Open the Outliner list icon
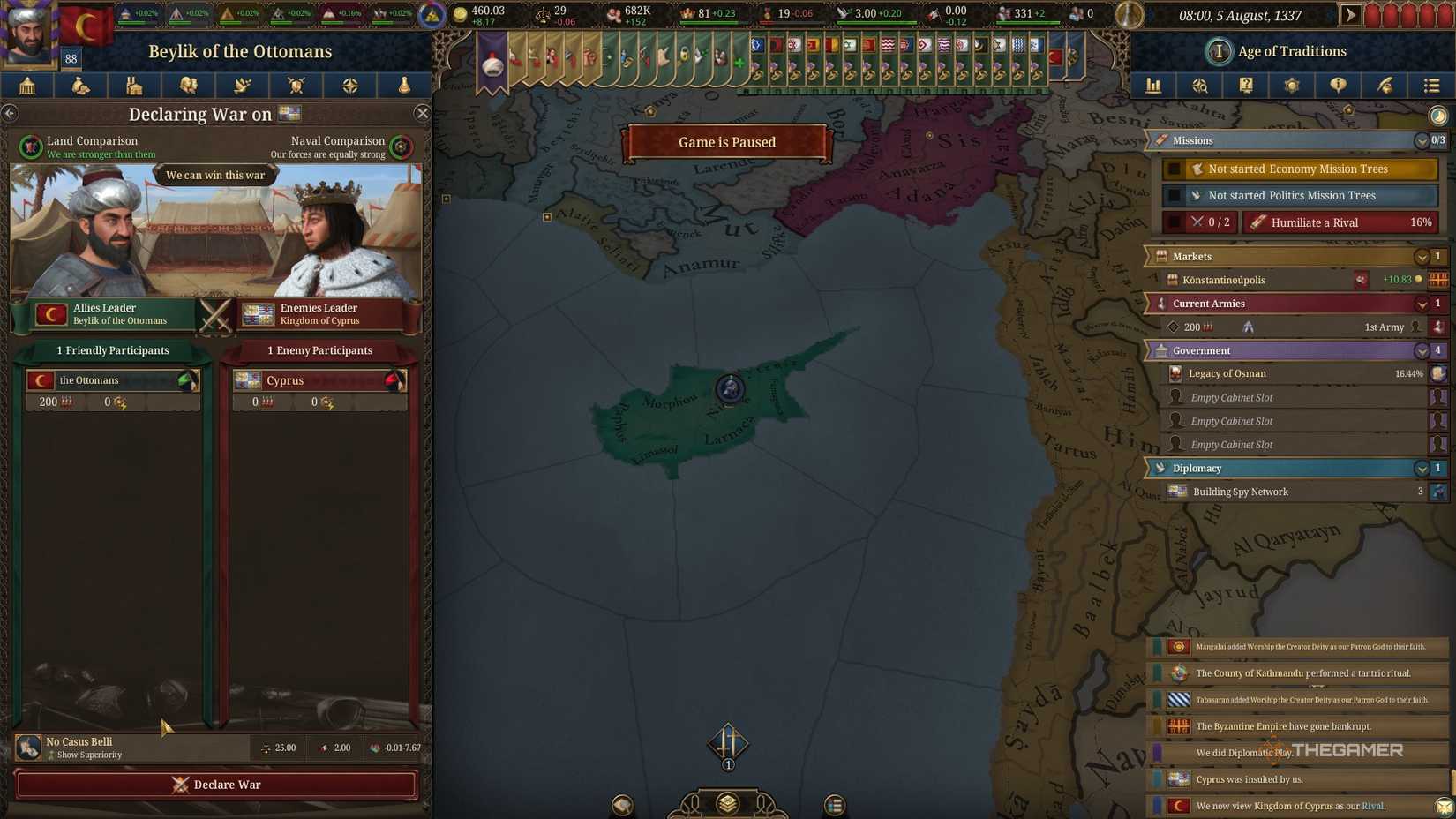This screenshot has width=1456, height=819. (x=1429, y=86)
